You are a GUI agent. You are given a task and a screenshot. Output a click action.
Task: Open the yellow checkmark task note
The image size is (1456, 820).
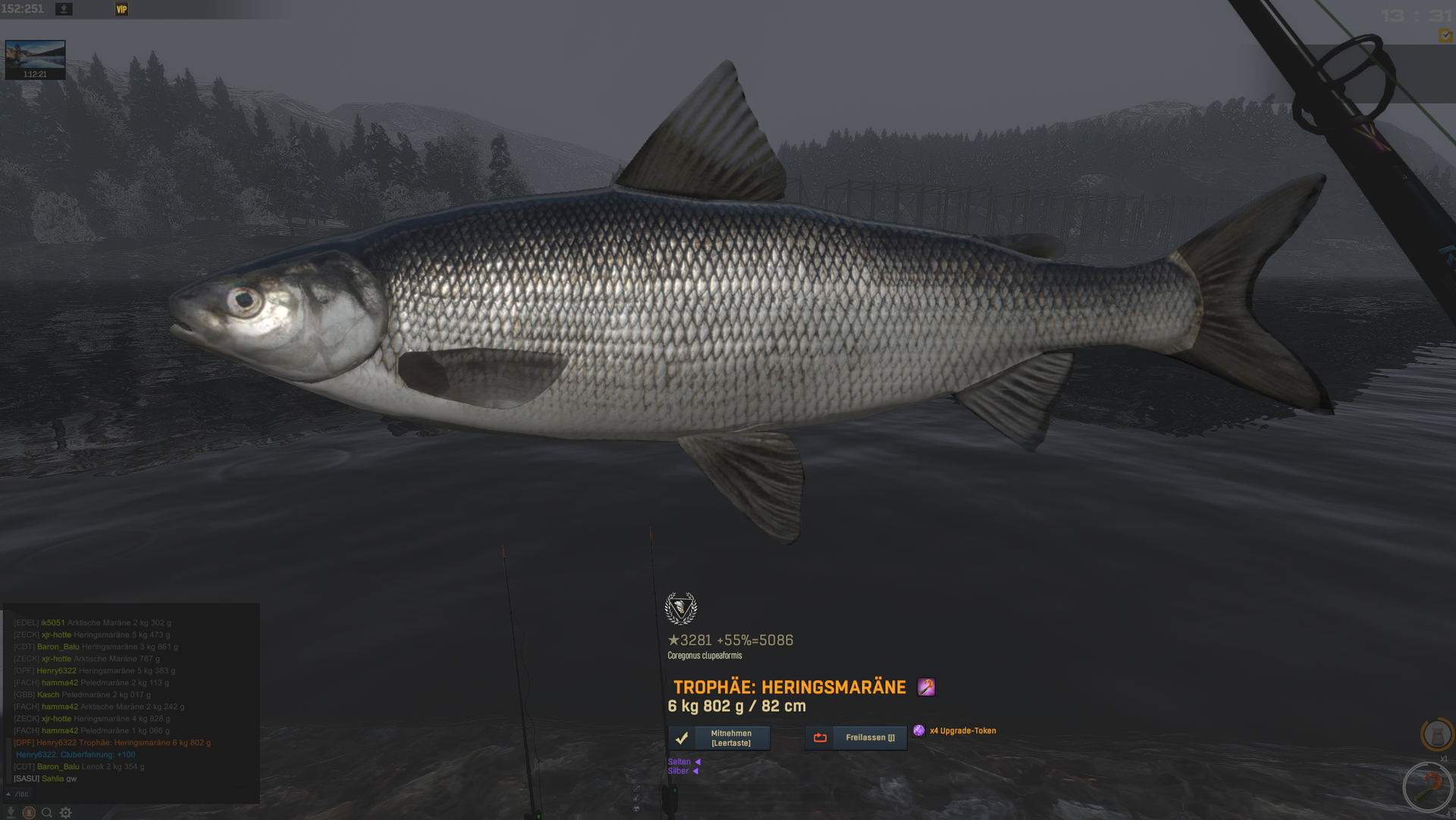pyautogui.click(x=1445, y=36)
